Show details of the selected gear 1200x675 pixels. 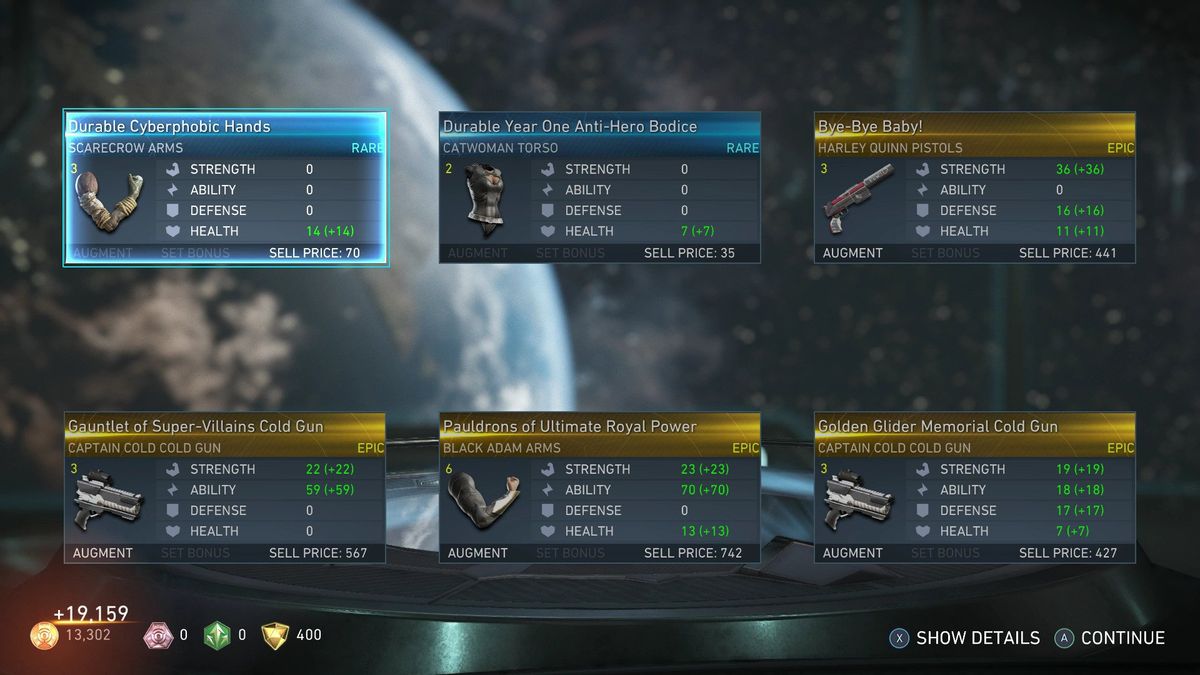click(x=966, y=638)
